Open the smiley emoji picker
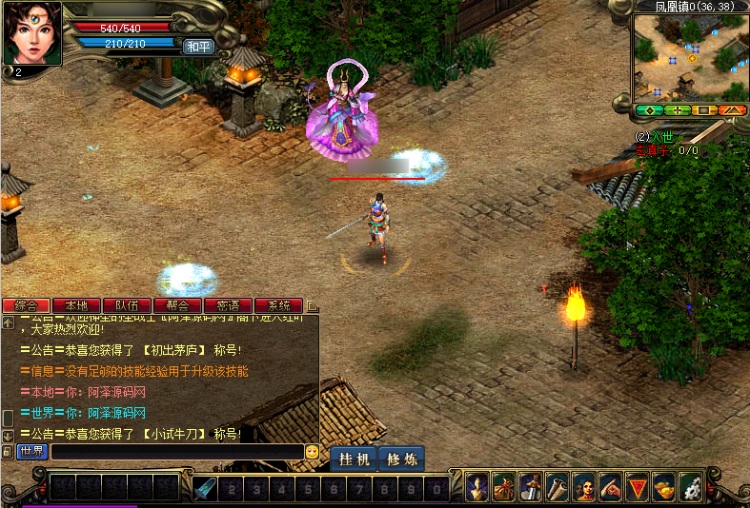Image resolution: width=750 pixels, height=508 pixels. (x=312, y=452)
